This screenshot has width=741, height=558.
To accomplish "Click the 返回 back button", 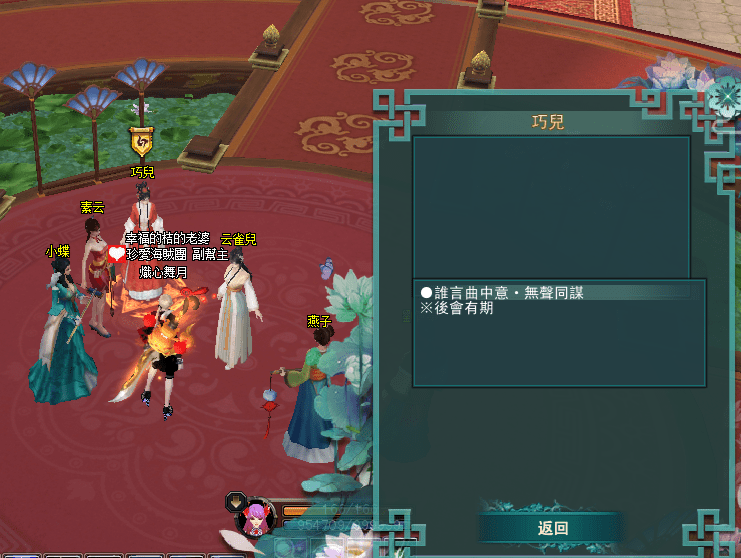I will (552, 528).
